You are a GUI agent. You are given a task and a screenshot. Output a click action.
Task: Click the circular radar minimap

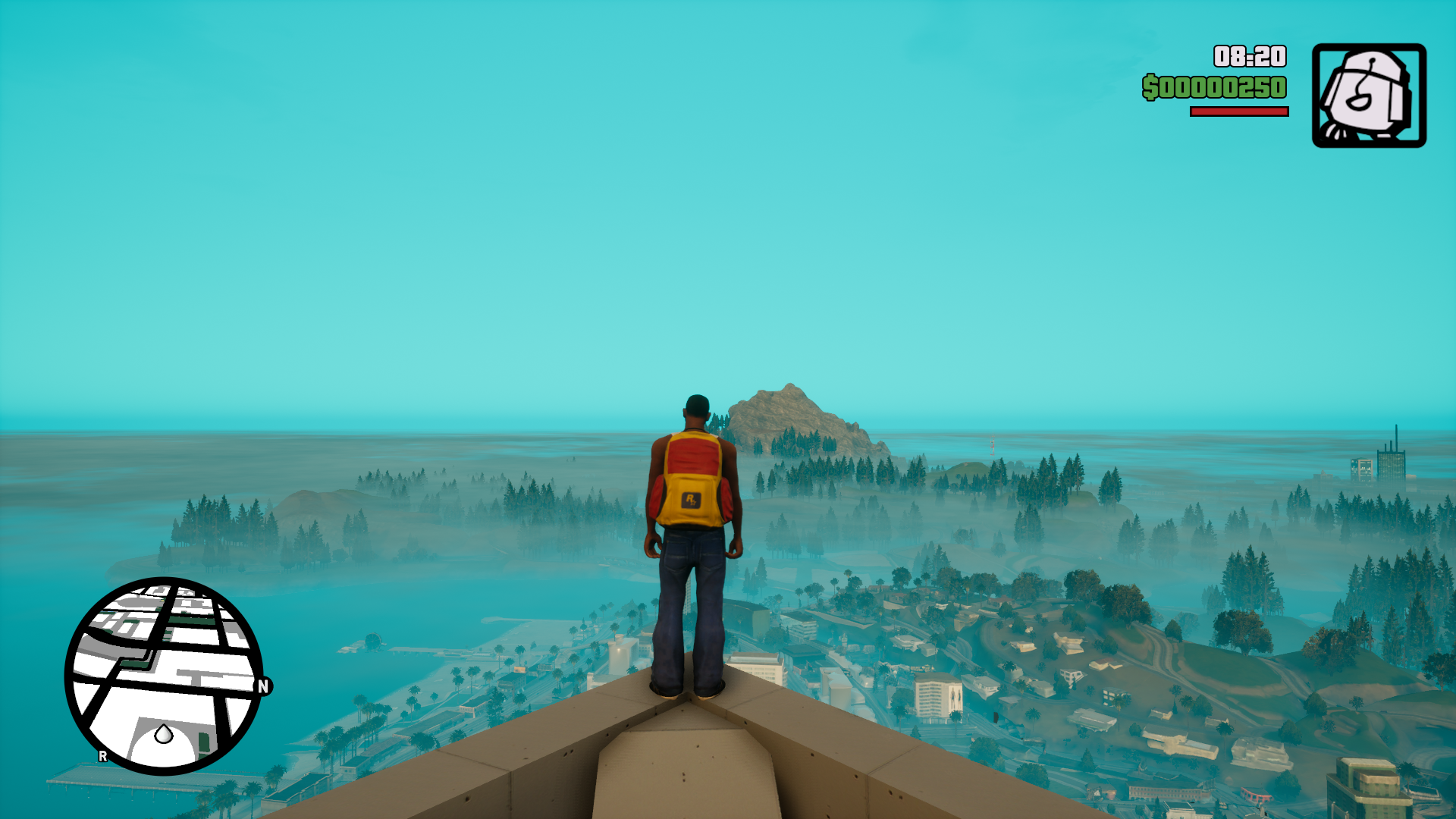pyautogui.click(x=164, y=676)
